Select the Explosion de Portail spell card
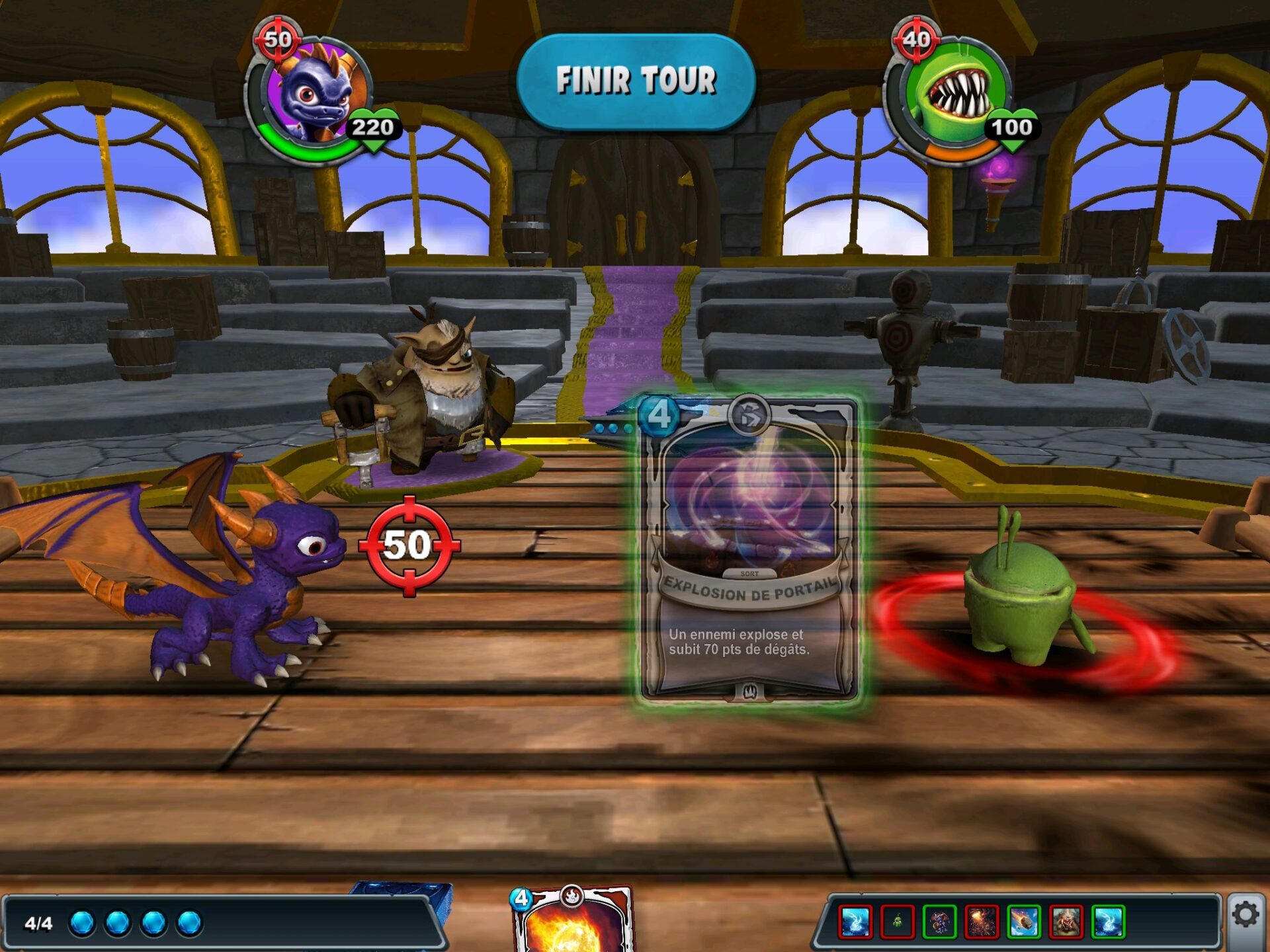The image size is (1270, 952). [749, 550]
